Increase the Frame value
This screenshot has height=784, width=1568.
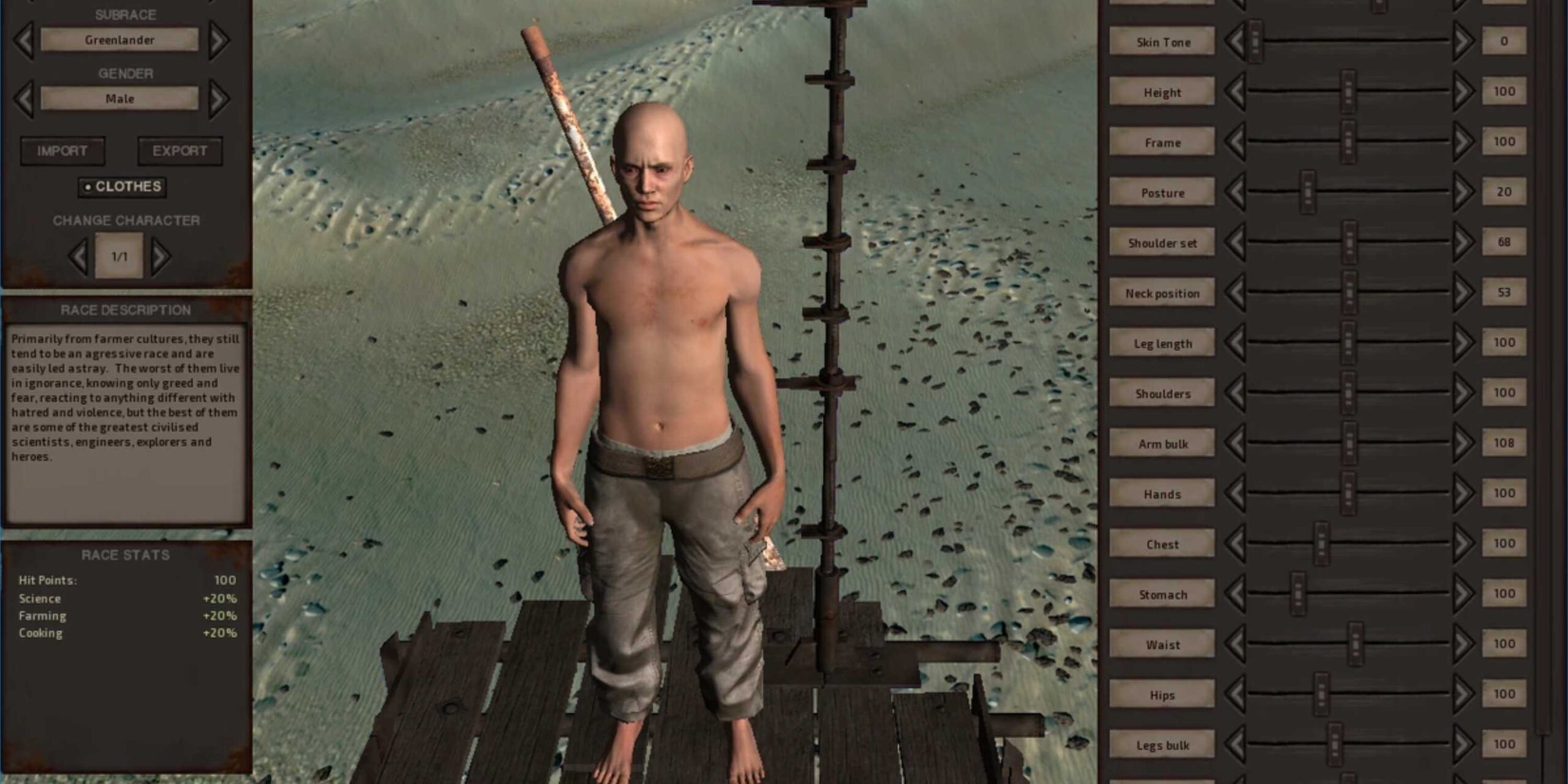(1464, 142)
